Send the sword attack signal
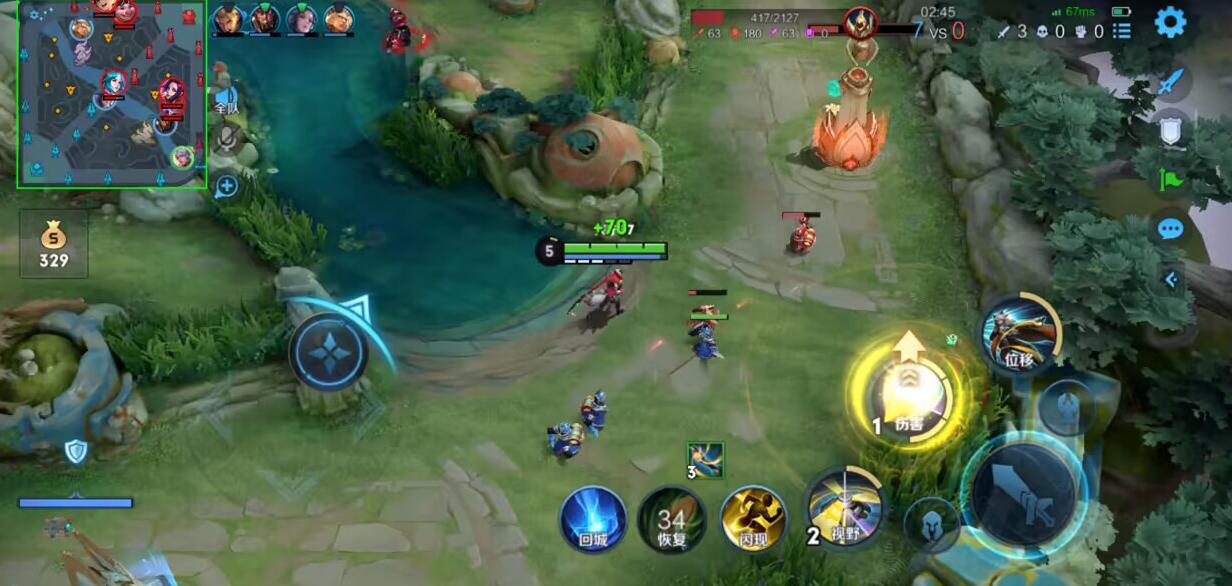 (1170, 82)
